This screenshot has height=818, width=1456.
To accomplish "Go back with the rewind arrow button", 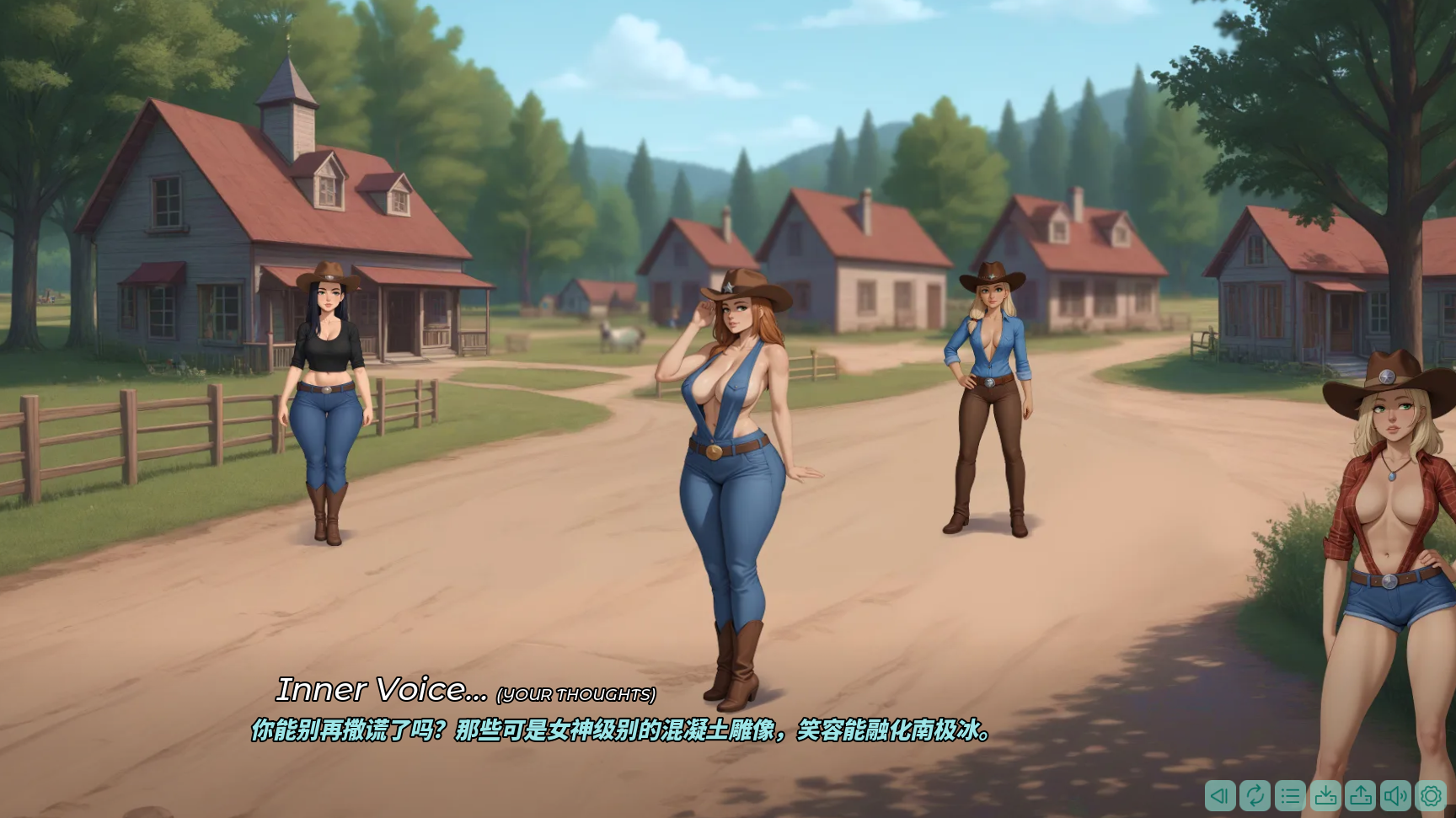I will 1220,795.
